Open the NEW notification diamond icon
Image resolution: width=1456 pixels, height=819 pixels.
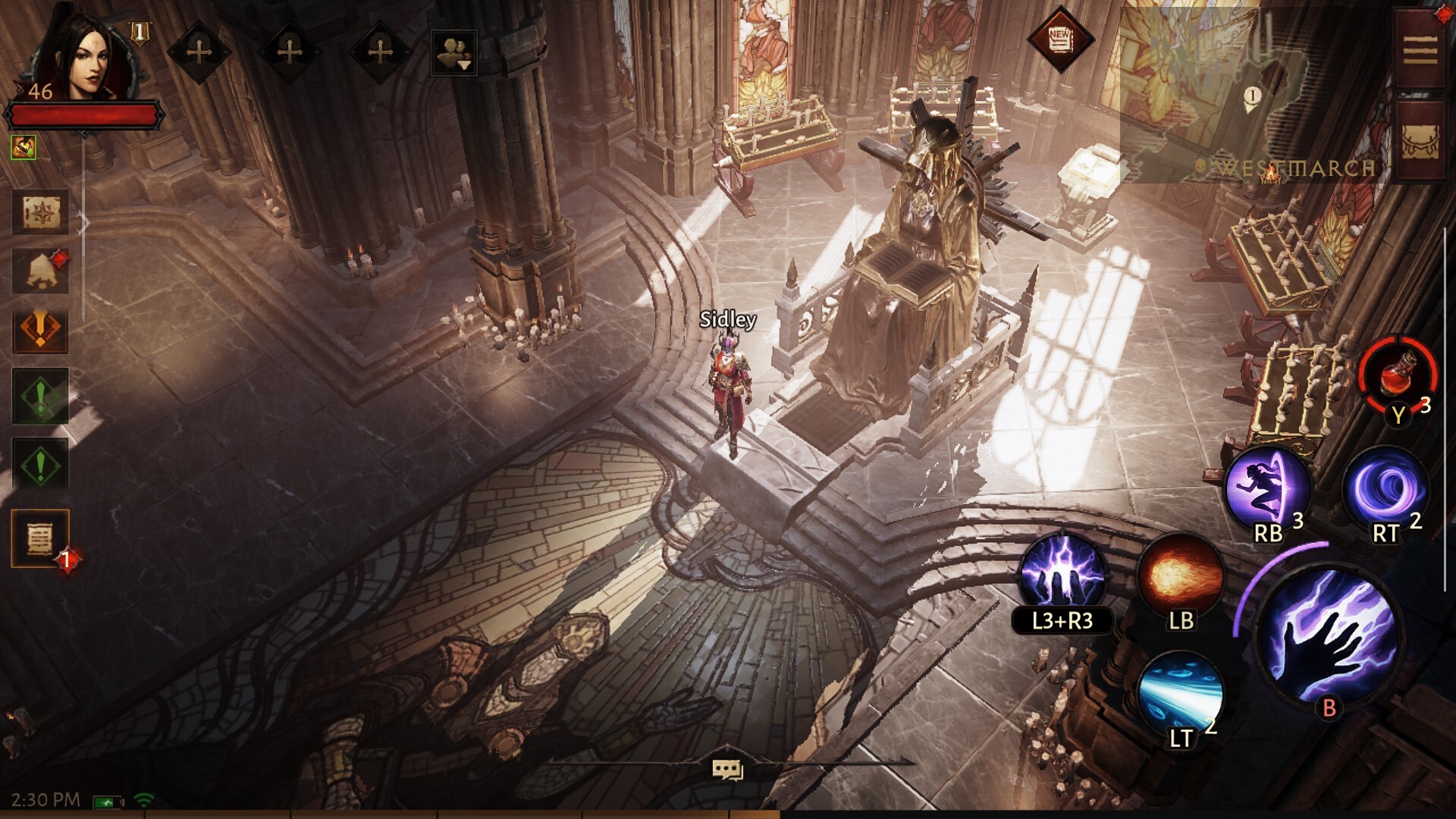pyautogui.click(x=1059, y=39)
